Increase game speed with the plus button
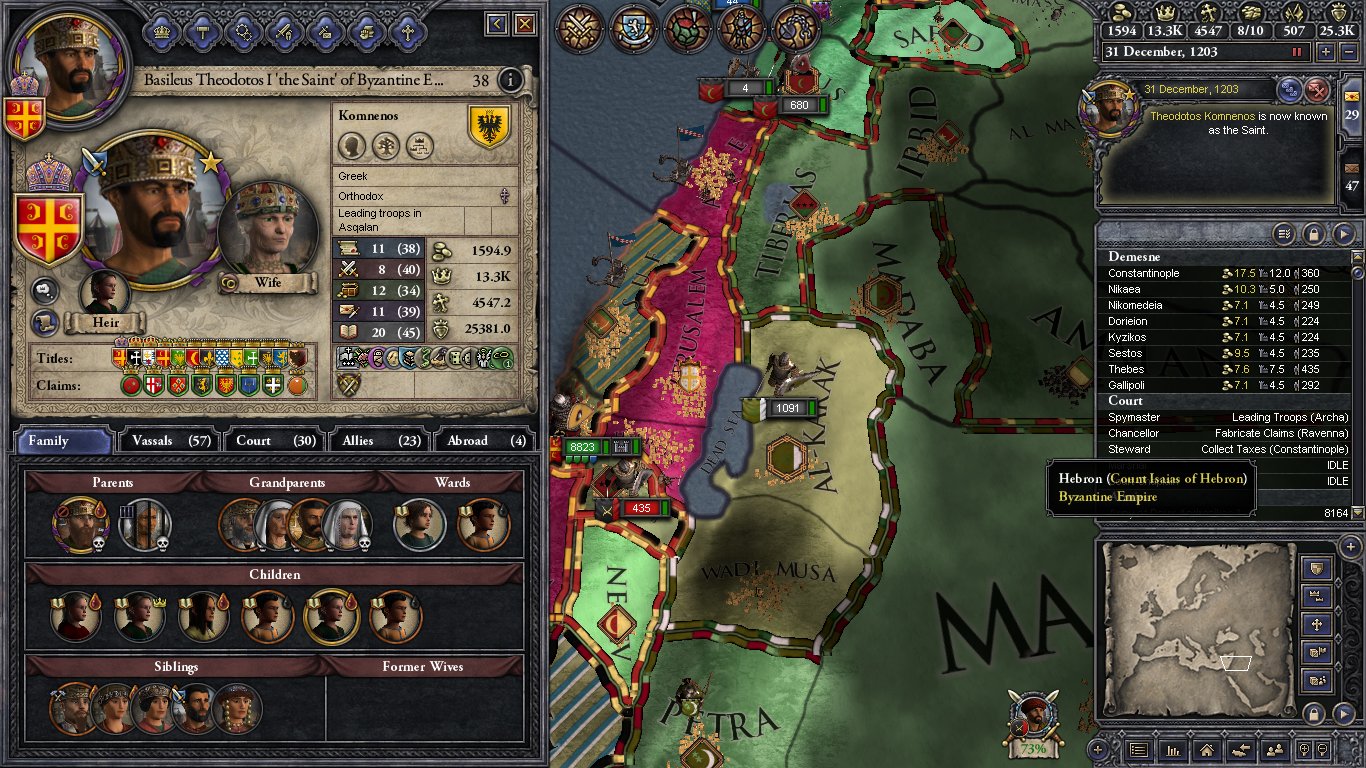Image resolution: width=1366 pixels, height=768 pixels. [x=1325, y=52]
